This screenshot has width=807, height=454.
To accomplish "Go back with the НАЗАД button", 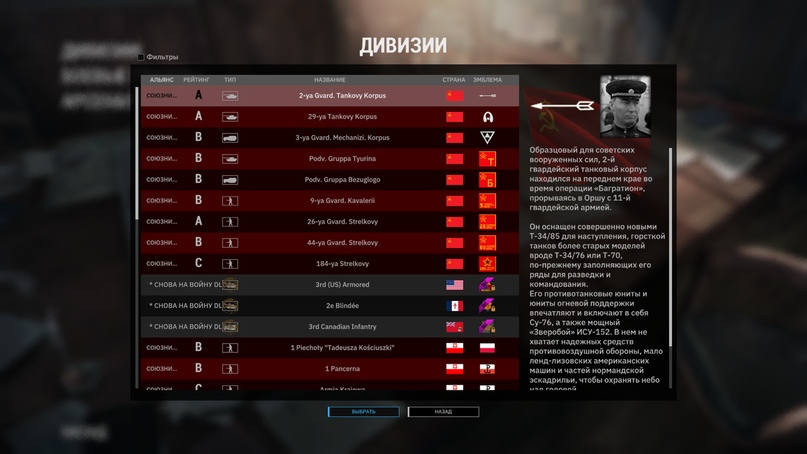I will [443, 412].
